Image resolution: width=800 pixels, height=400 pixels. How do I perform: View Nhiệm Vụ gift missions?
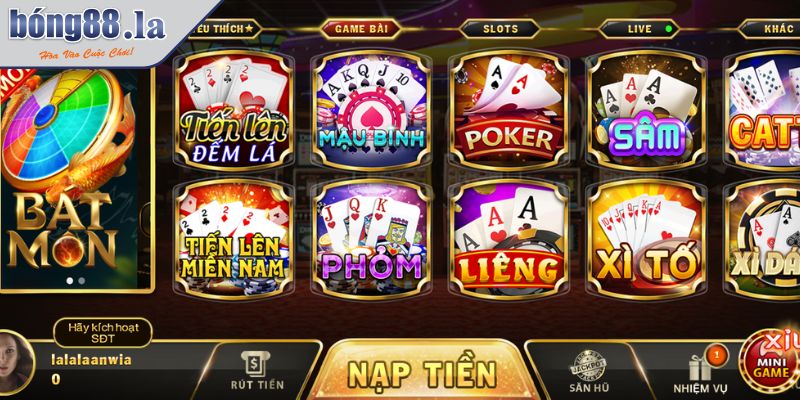pos(700,374)
